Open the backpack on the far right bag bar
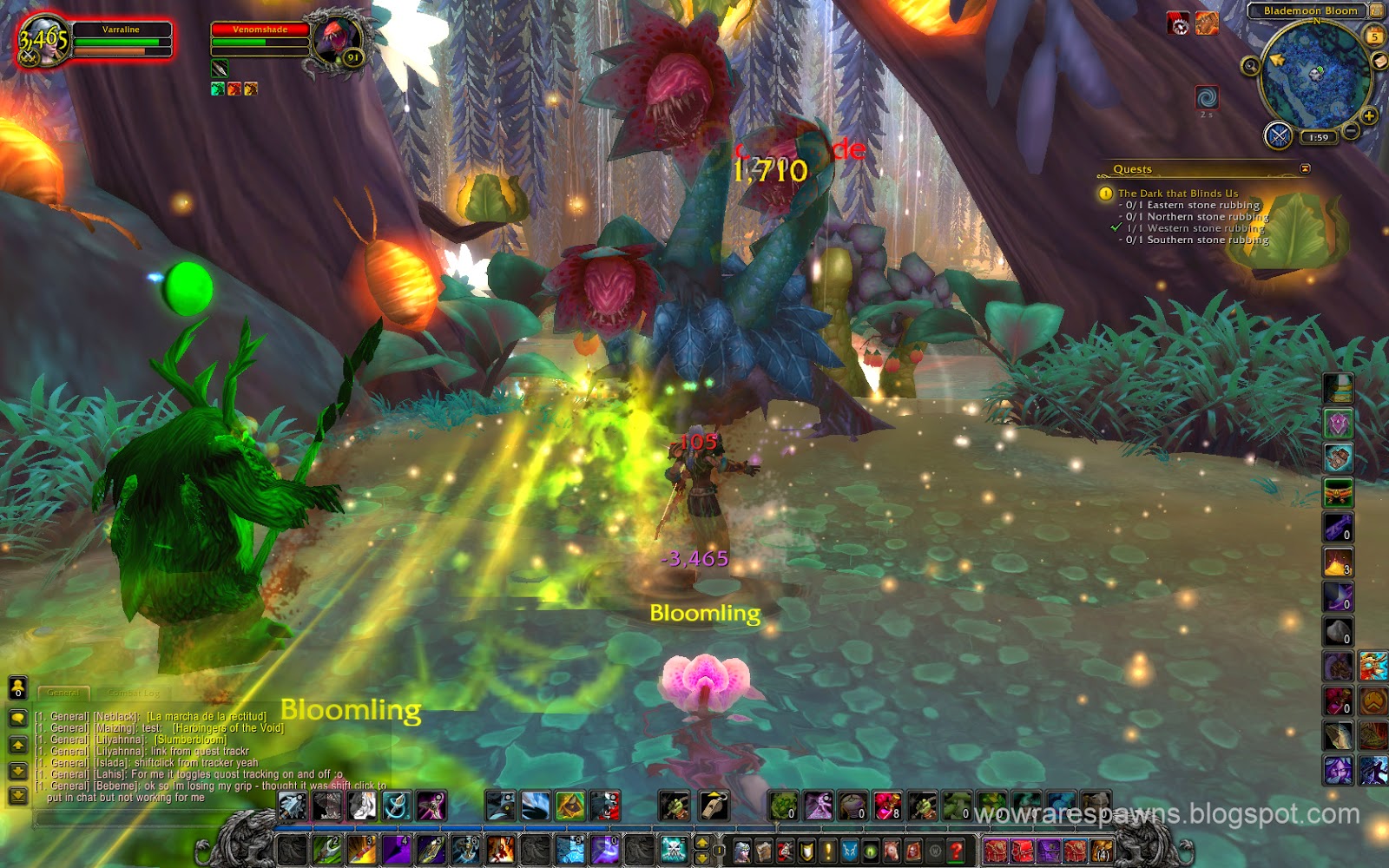Viewport: 1389px width, 868px height. [x=1101, y=851]
